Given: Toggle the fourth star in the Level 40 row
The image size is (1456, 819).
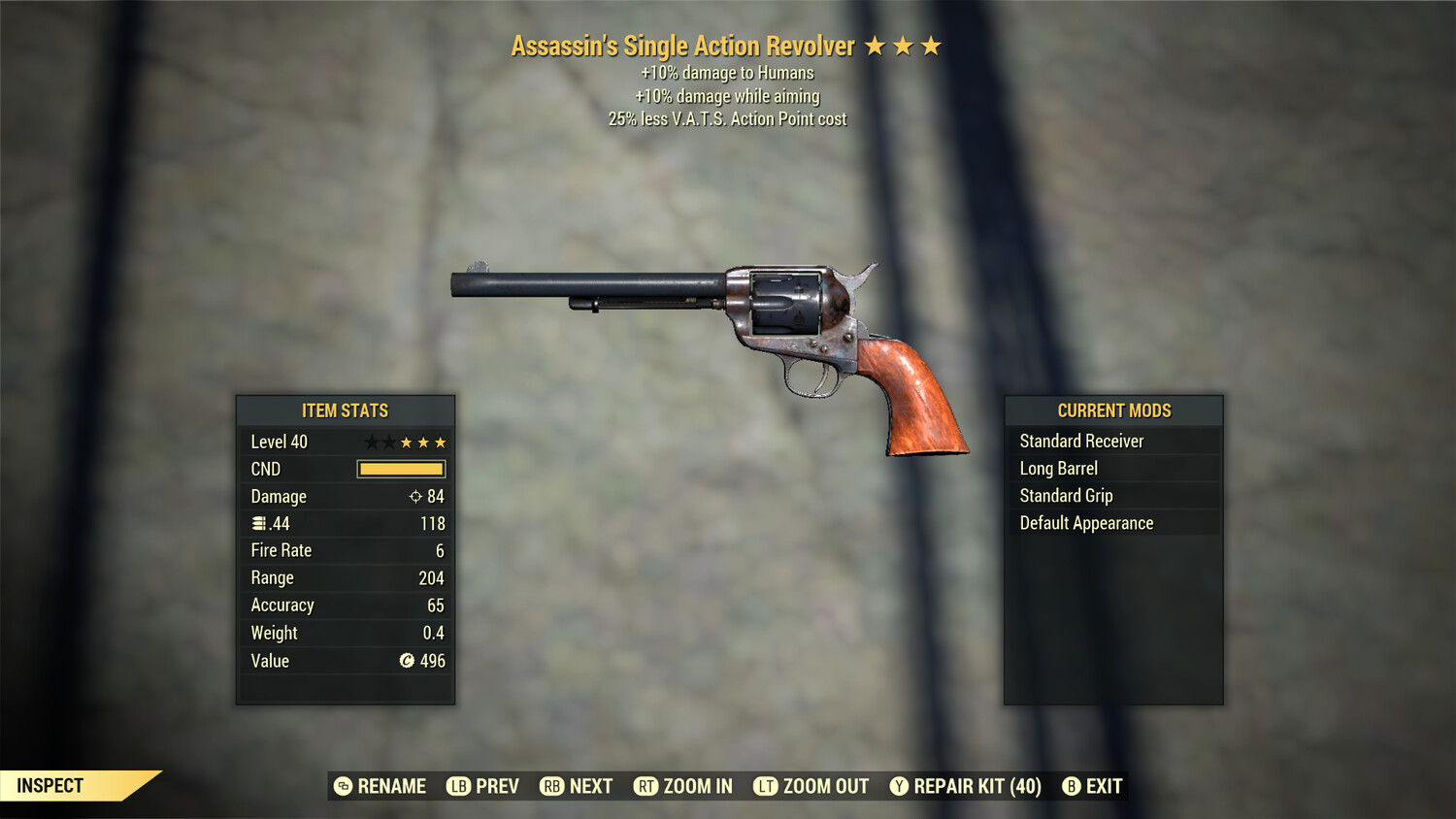Looking at the screenshot, I should (x=424, y=442).
